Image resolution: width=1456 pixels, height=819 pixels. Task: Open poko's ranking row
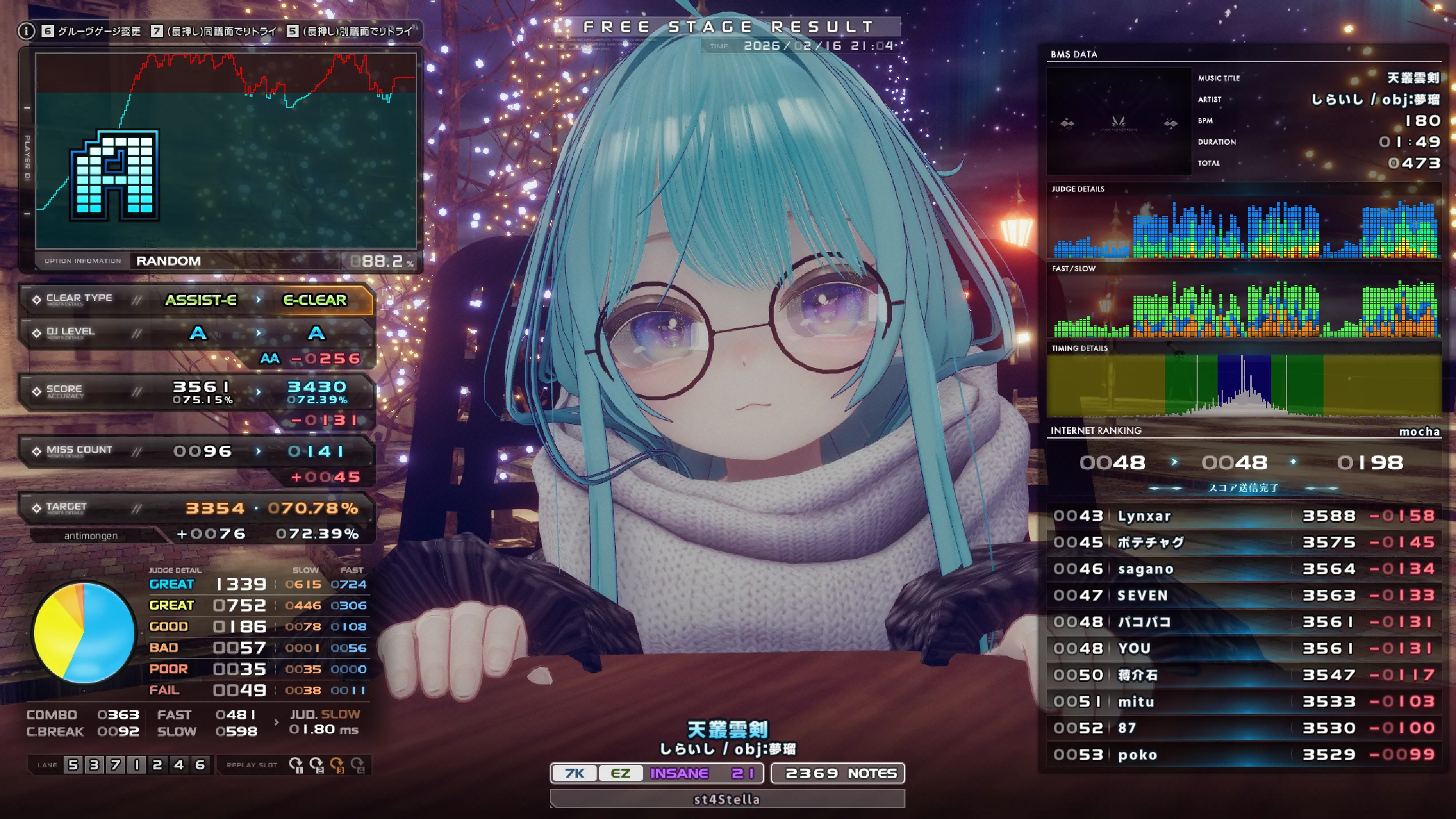coord(1243,755)
